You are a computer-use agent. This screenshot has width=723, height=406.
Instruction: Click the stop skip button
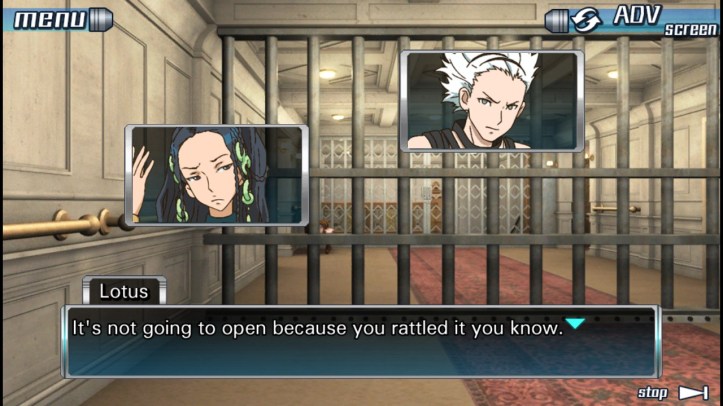[x=673, y=392]
